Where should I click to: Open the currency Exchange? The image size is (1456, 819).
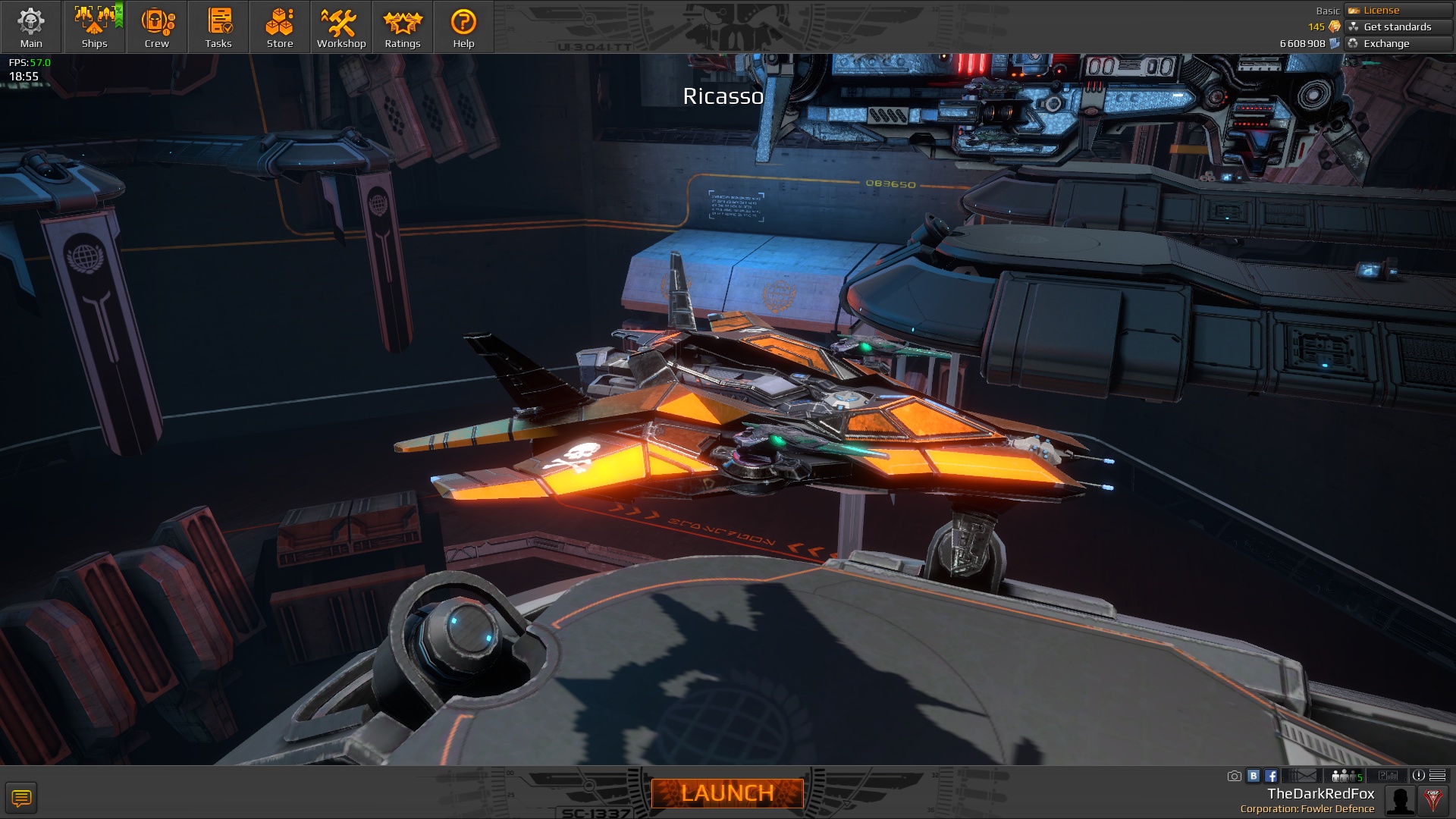pos(1398,43)
